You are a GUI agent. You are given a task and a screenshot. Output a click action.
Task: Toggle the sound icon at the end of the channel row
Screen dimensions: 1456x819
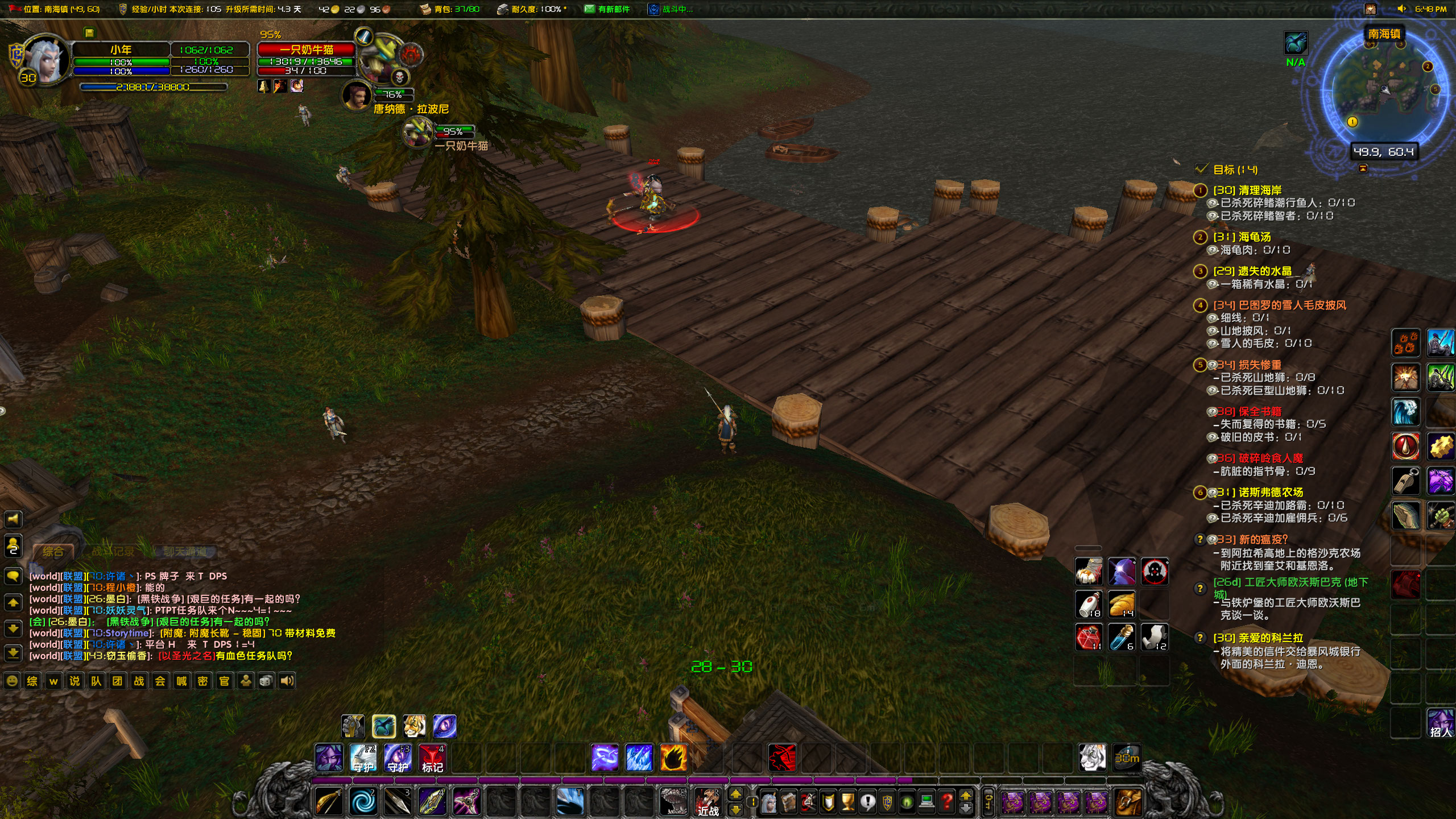[x=288, y=680]
